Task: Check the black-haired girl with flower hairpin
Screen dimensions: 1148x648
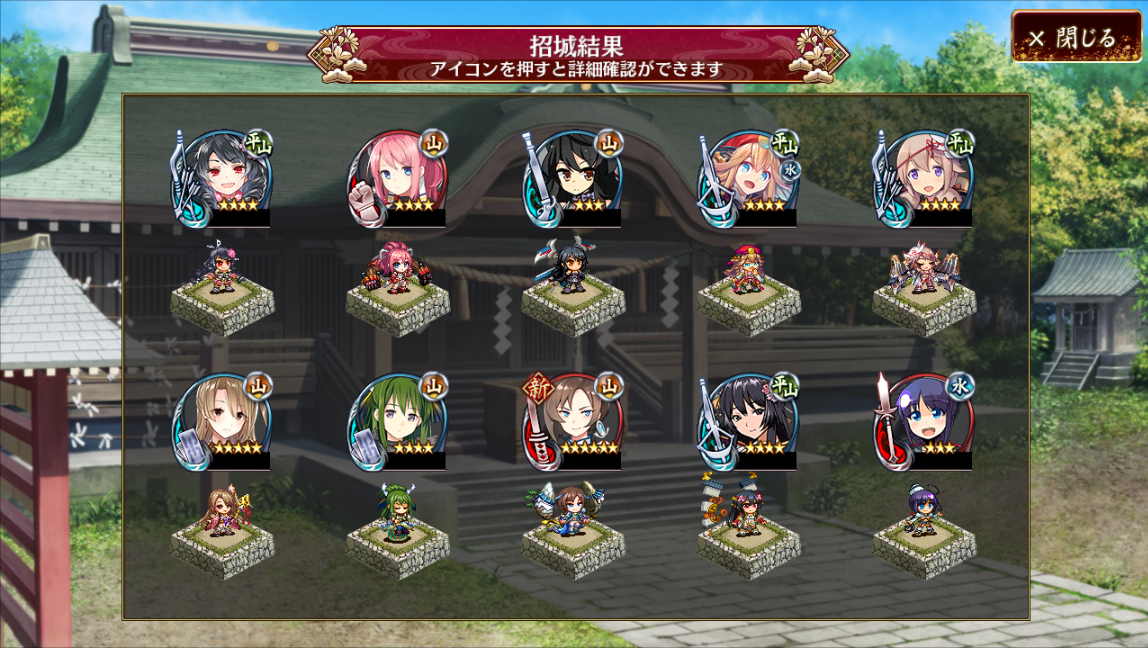Action: (x=749, y=421)
